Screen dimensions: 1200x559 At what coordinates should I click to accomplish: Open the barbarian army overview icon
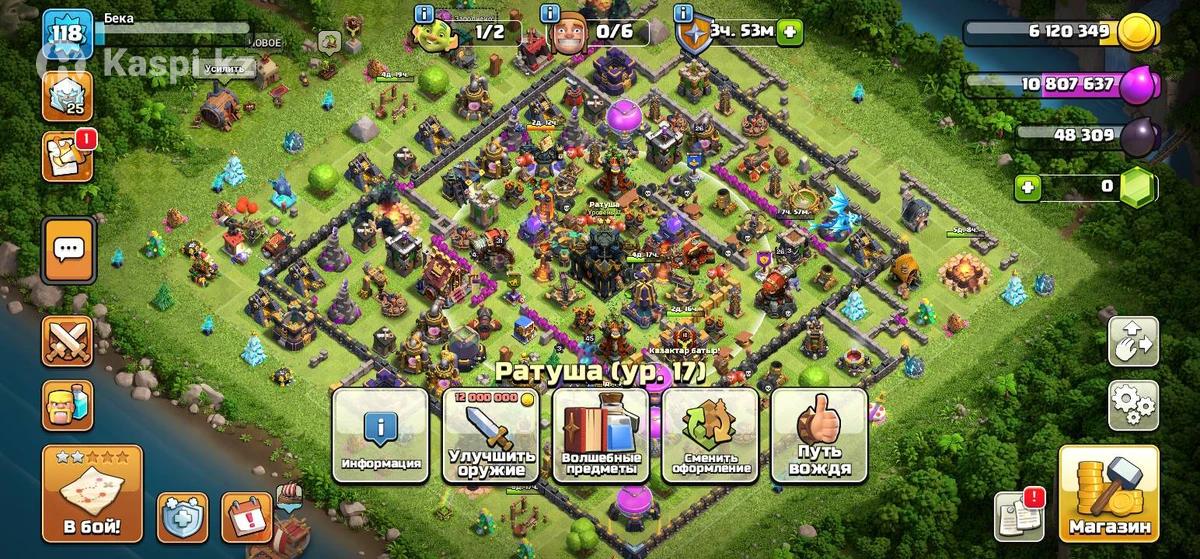68,405
